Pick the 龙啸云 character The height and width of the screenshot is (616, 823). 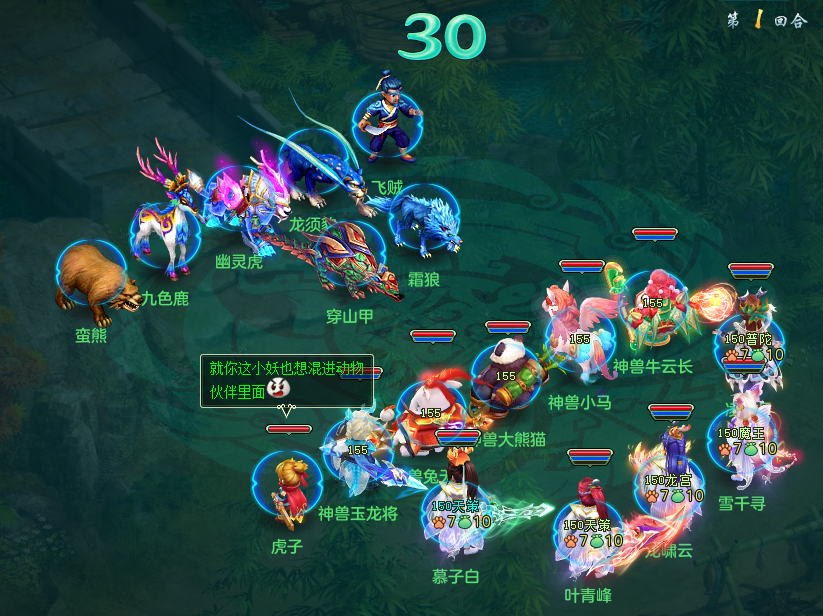point(670,480)
